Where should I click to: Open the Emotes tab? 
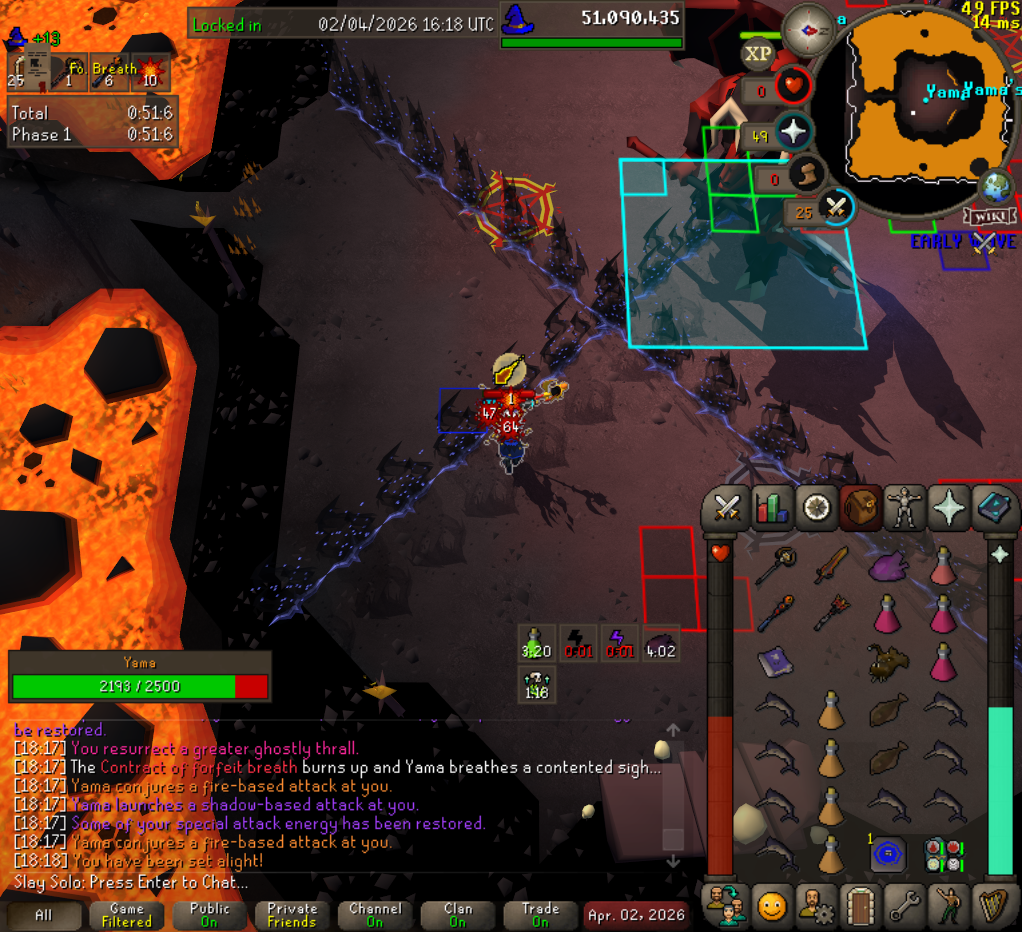[771, 905]
